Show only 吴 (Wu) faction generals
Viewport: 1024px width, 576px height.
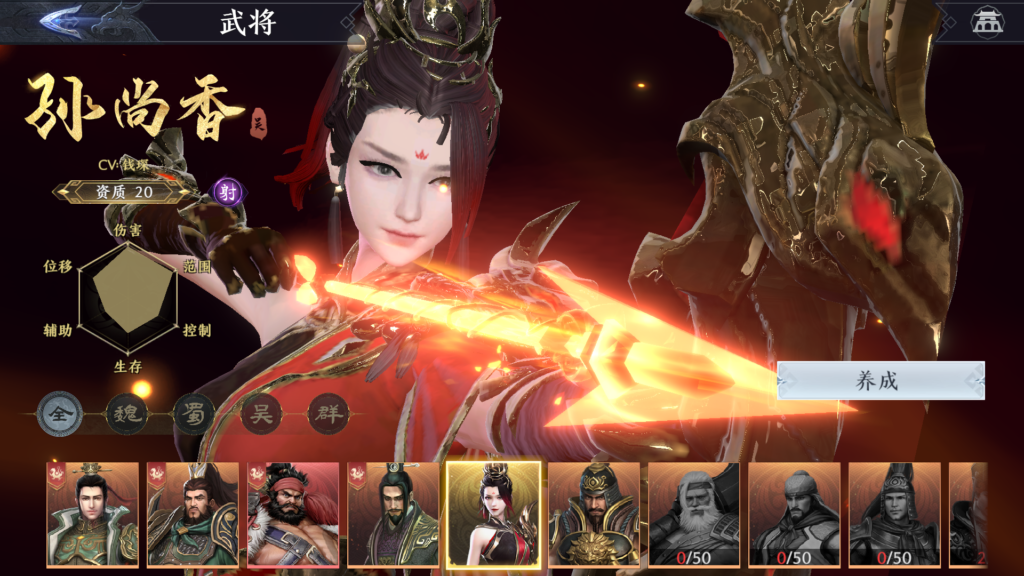260,414
